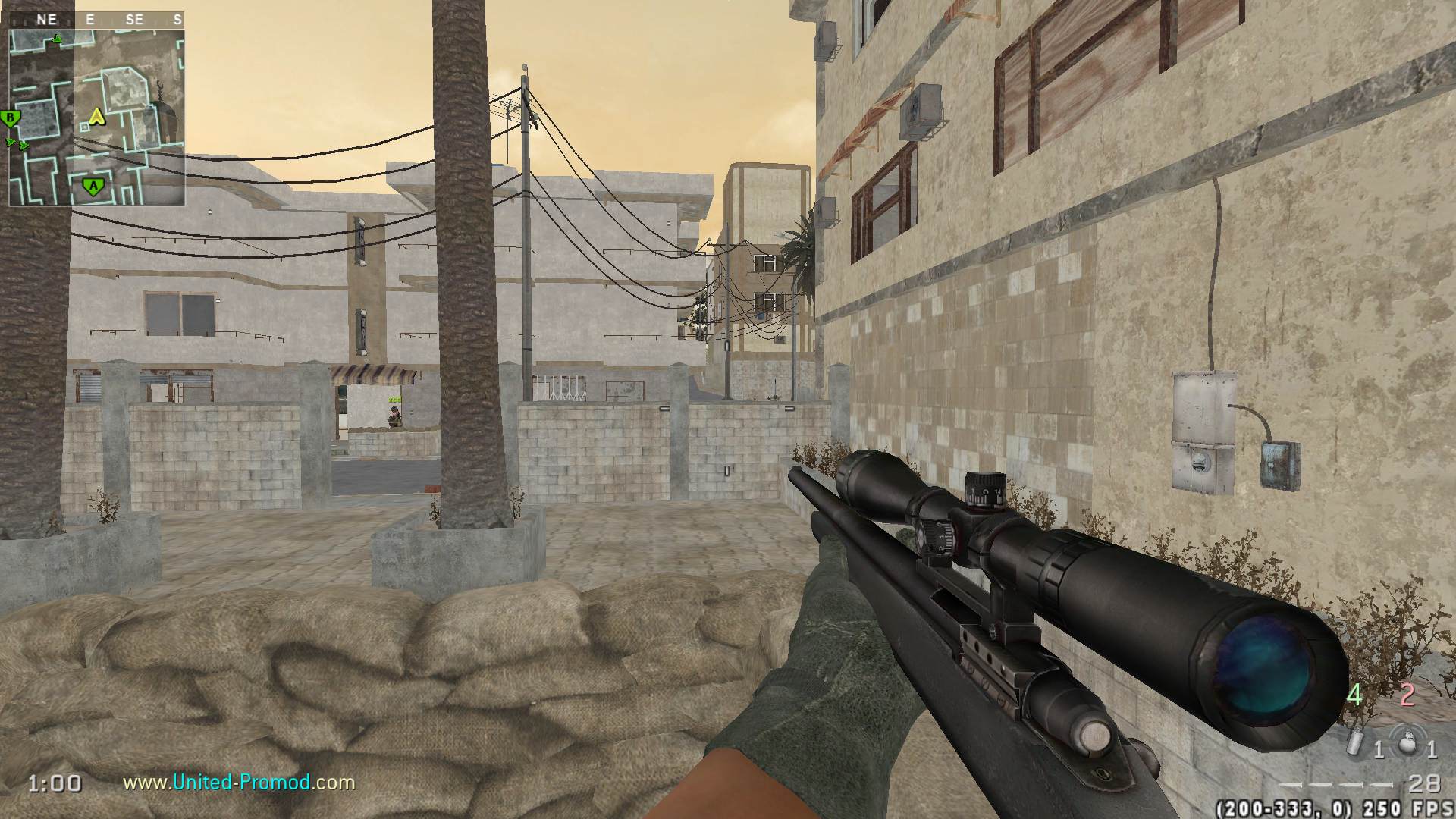Select bomb site B marker on minimap
The width and height of the screenshot is (1456, 819).
coord(11,118)
